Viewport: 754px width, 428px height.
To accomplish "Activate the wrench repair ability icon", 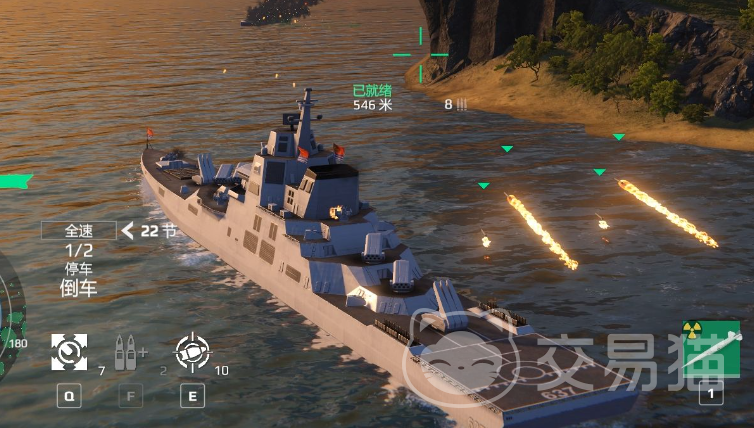I will click(x=68, y=352).
